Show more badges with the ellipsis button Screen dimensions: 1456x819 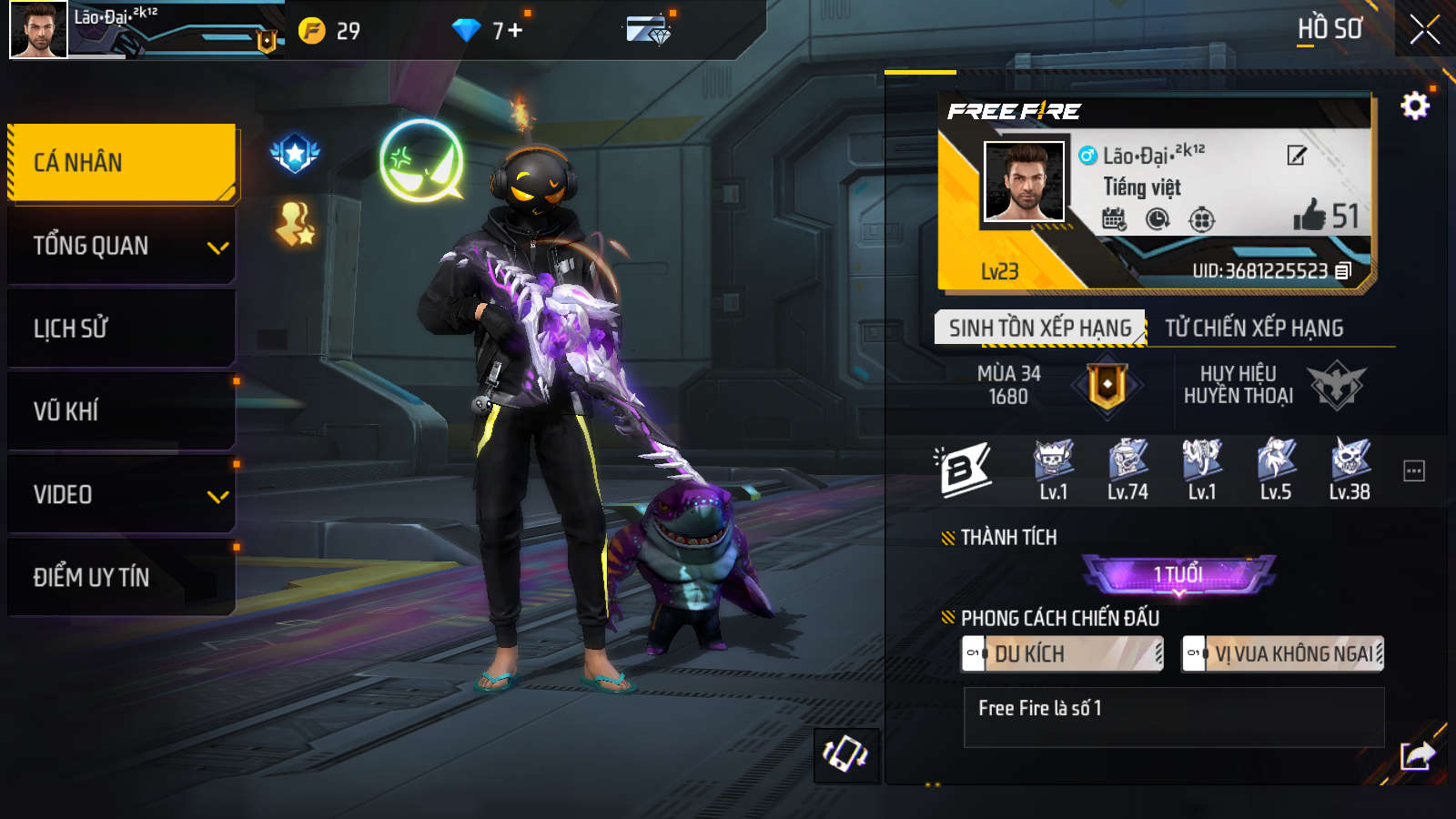[1413, 470]
